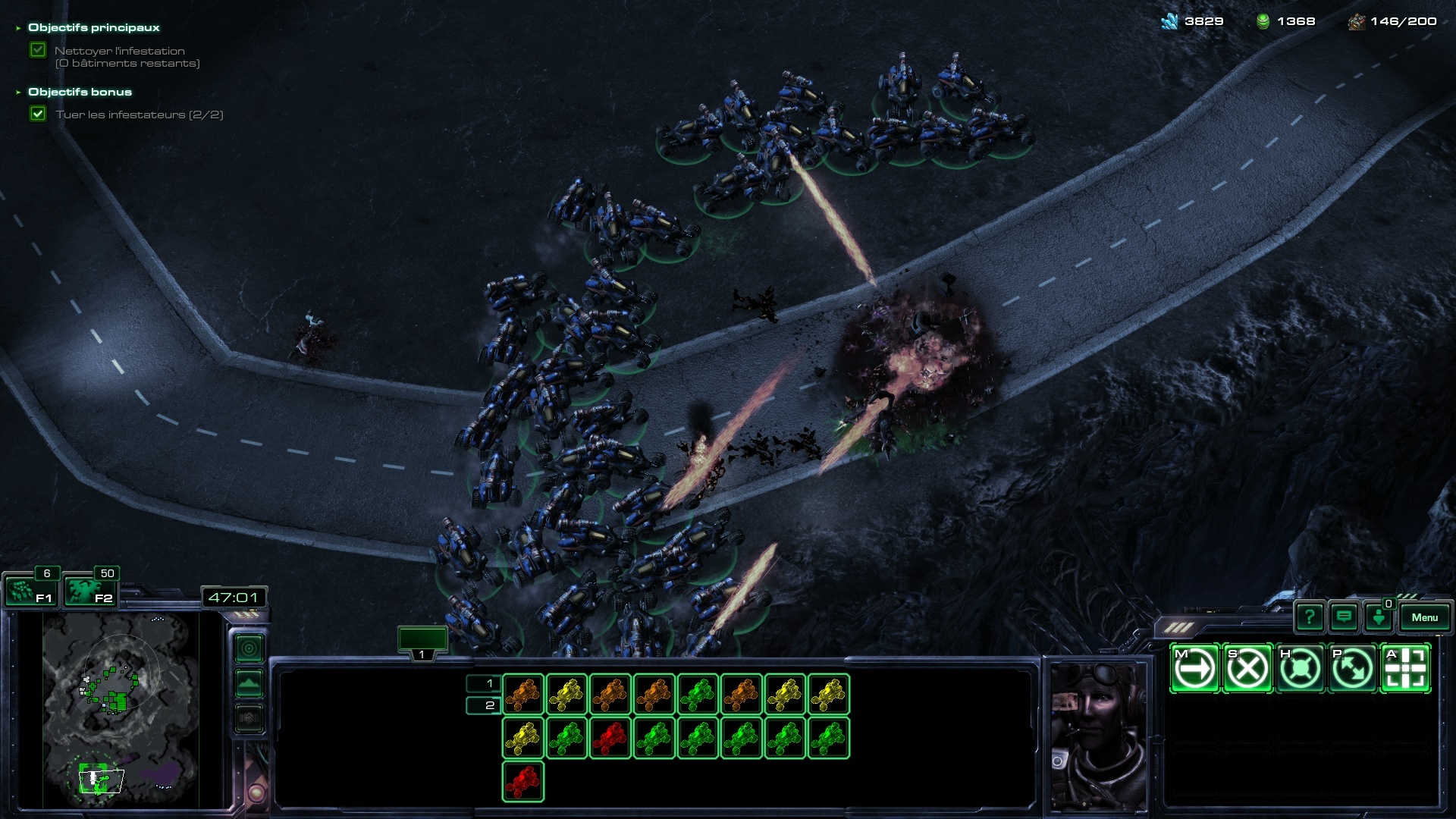Image resolution: width=1456 pixels, height=819 pixels.
Task: Activate the Attack command
Action: coord(1405,668)
